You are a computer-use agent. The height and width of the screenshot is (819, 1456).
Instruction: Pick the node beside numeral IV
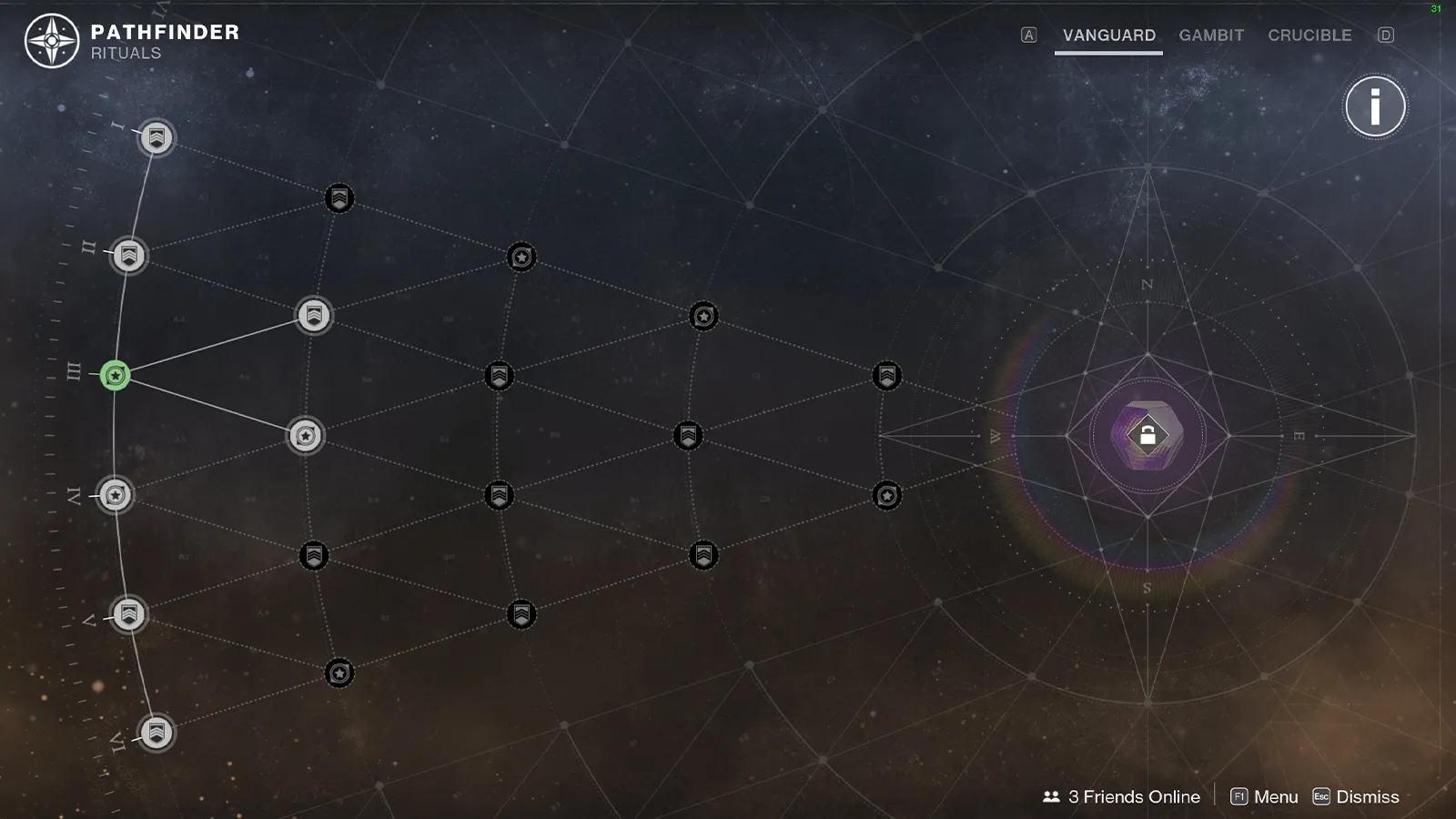(116, 495)
